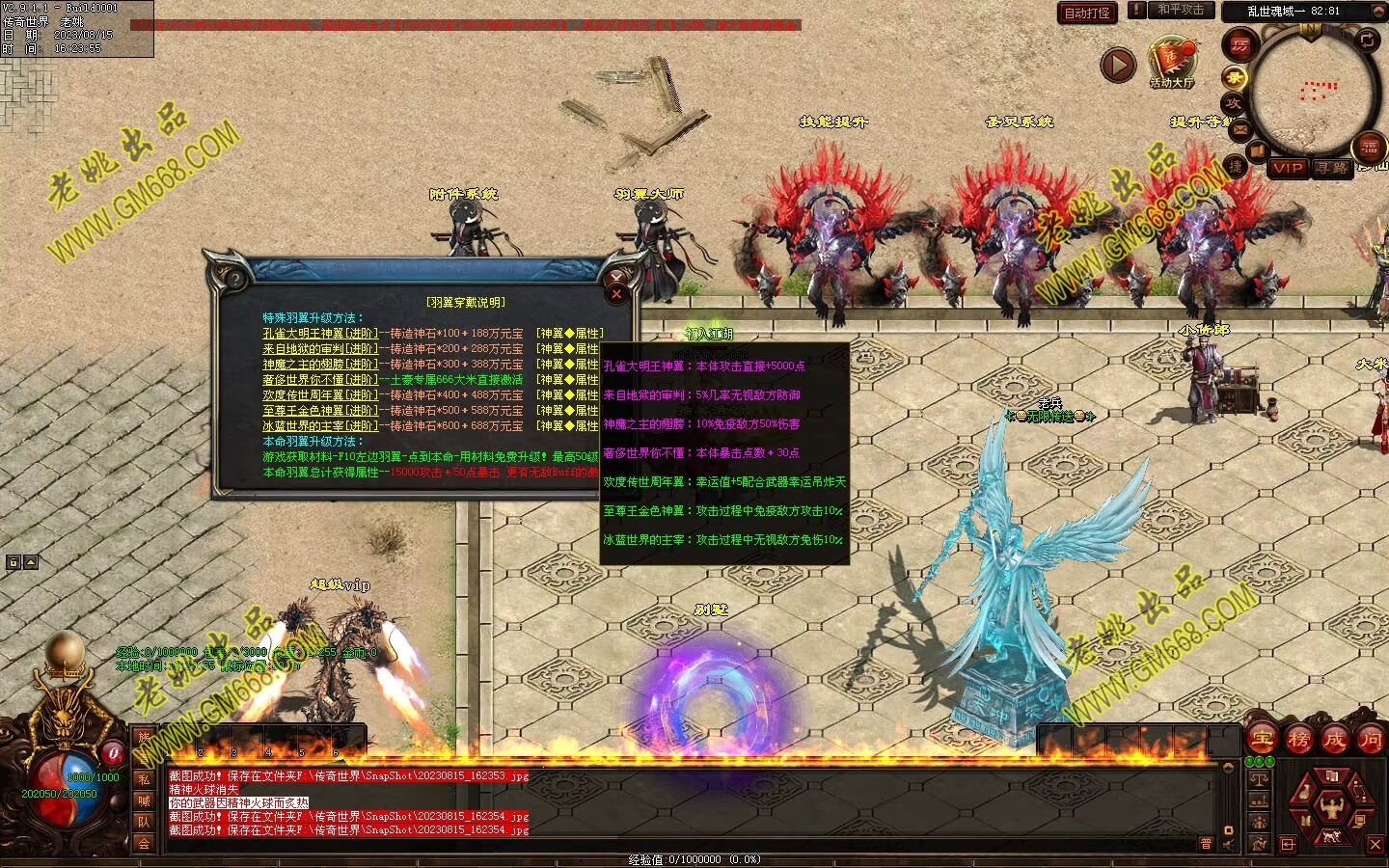Open the 活动大厅 event hall
The image size is (1389, 868).
coord(1171,64)
